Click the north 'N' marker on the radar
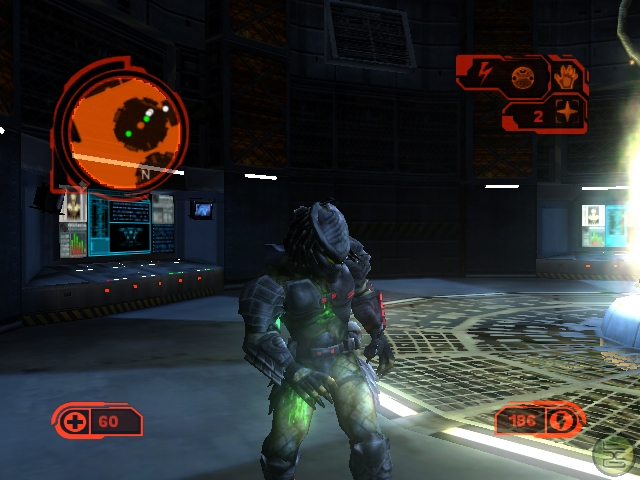Viewport: 640px width, 480px height. [x=145, y=174]
